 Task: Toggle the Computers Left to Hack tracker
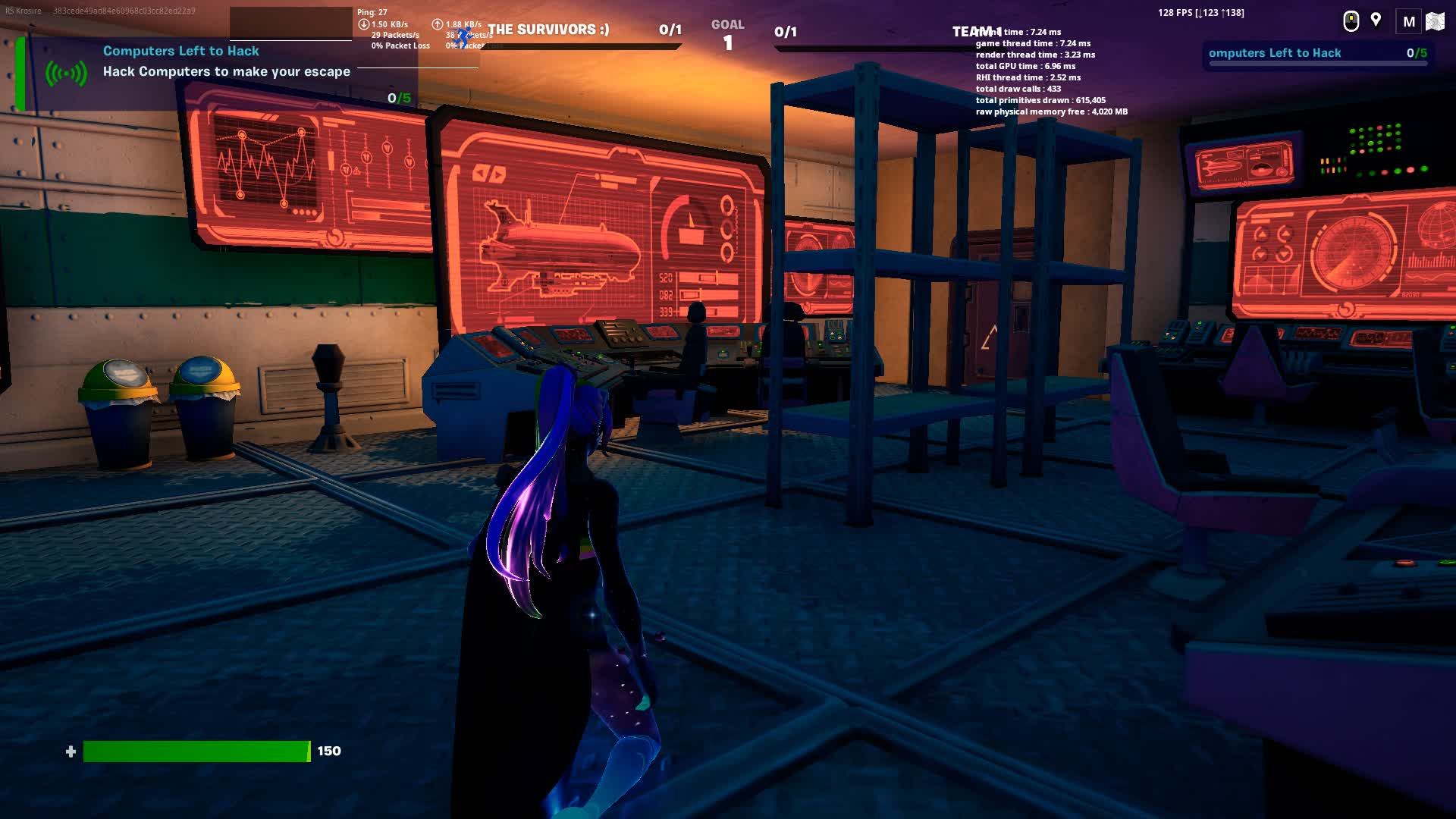pos(180,51)
